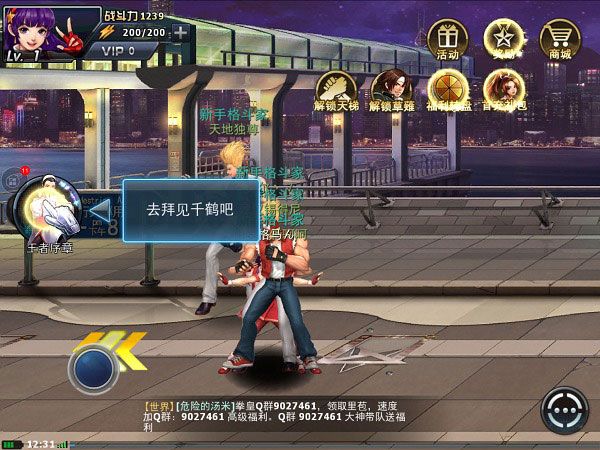Tap the 去拜见千鹤吧 guide prompt

coord(189,210)
